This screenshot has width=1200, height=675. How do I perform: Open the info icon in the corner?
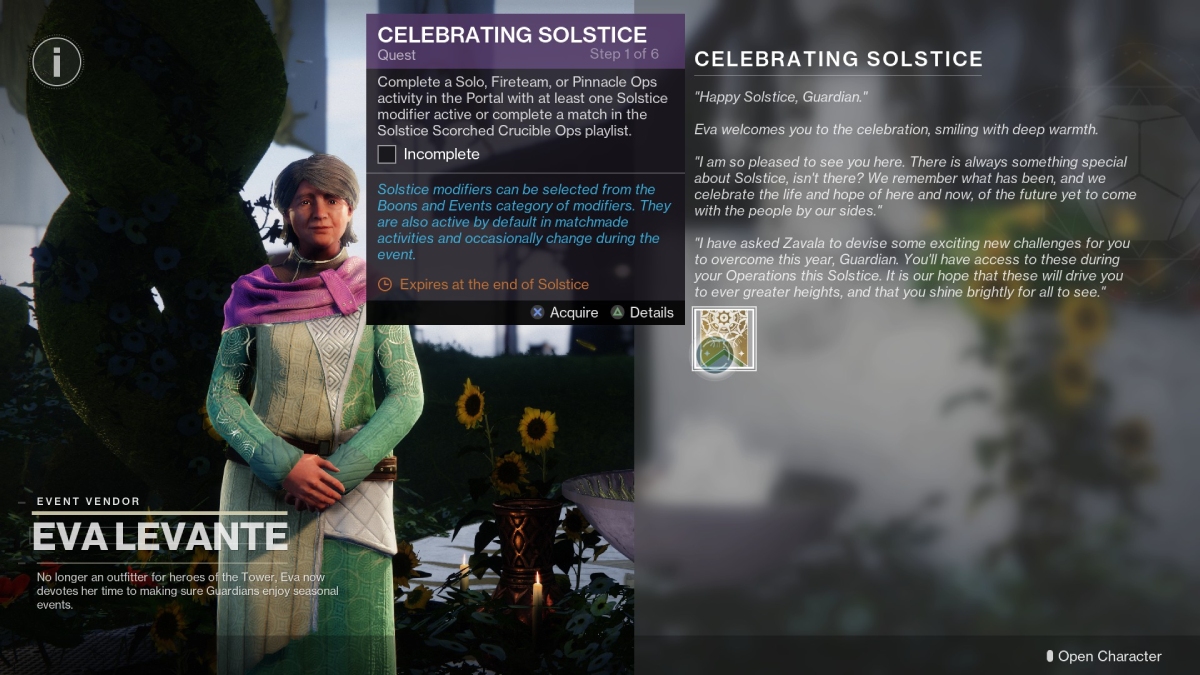coord(57,63)
